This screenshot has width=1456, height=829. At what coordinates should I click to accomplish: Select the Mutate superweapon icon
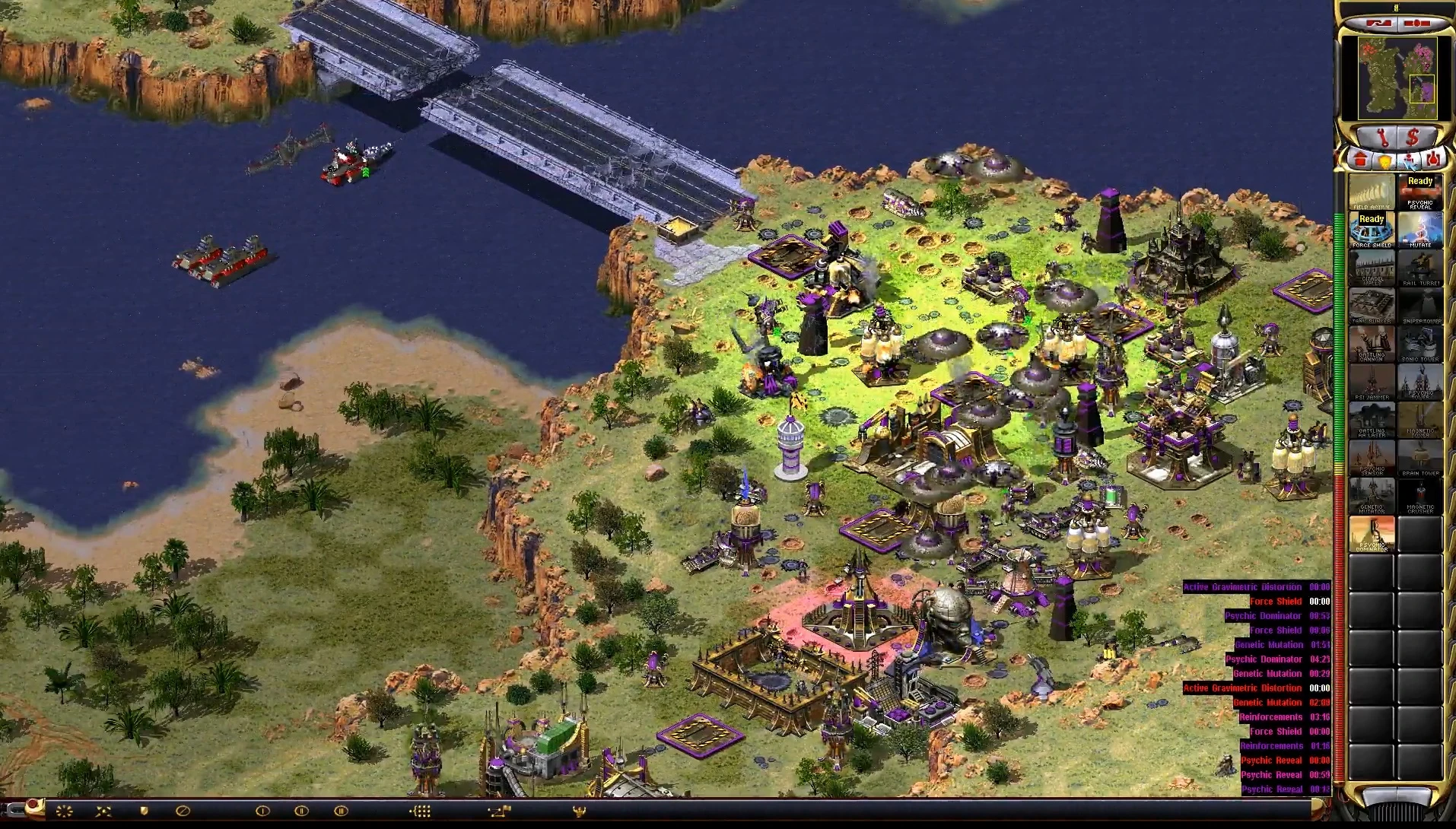[x=1420, y=230]
